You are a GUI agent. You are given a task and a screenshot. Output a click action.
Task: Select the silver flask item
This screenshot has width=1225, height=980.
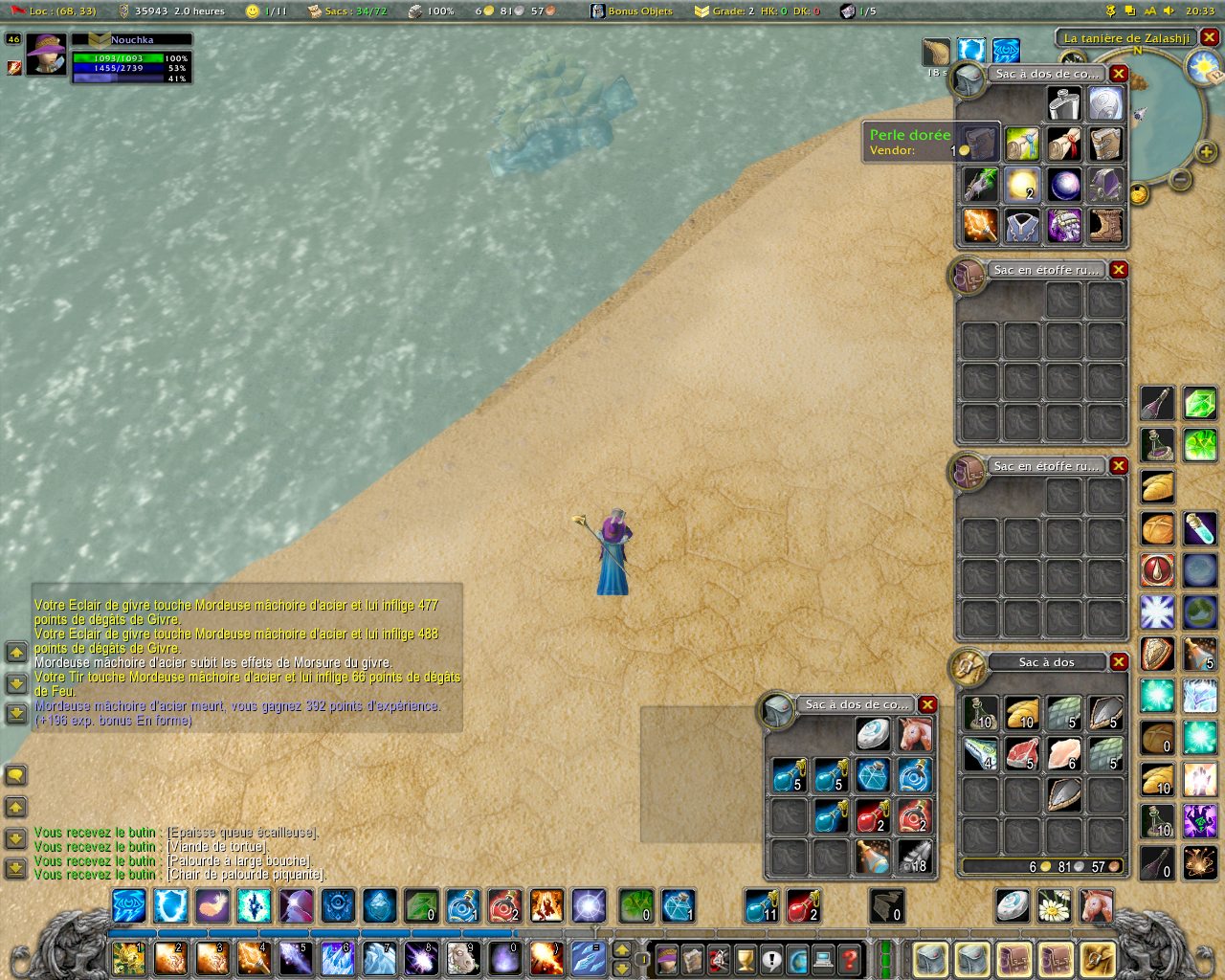(1063, 102)
